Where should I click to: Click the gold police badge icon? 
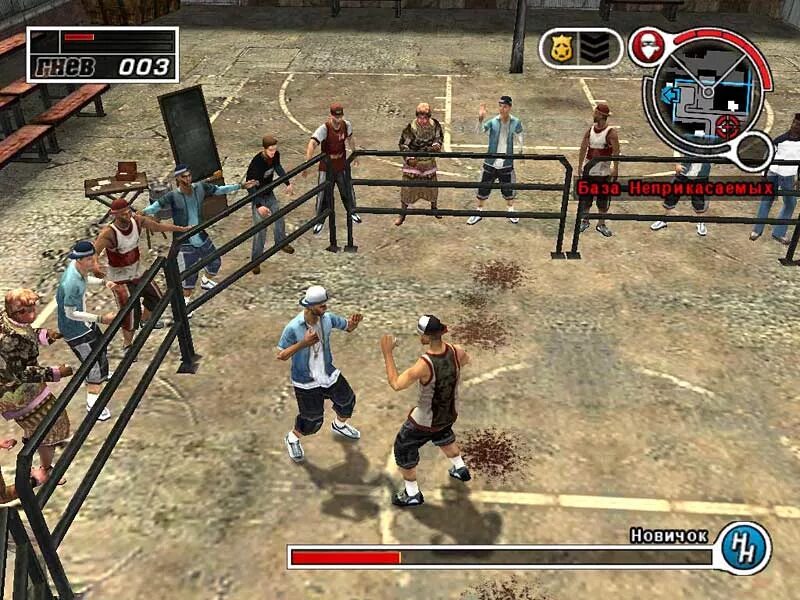[562, 48]
